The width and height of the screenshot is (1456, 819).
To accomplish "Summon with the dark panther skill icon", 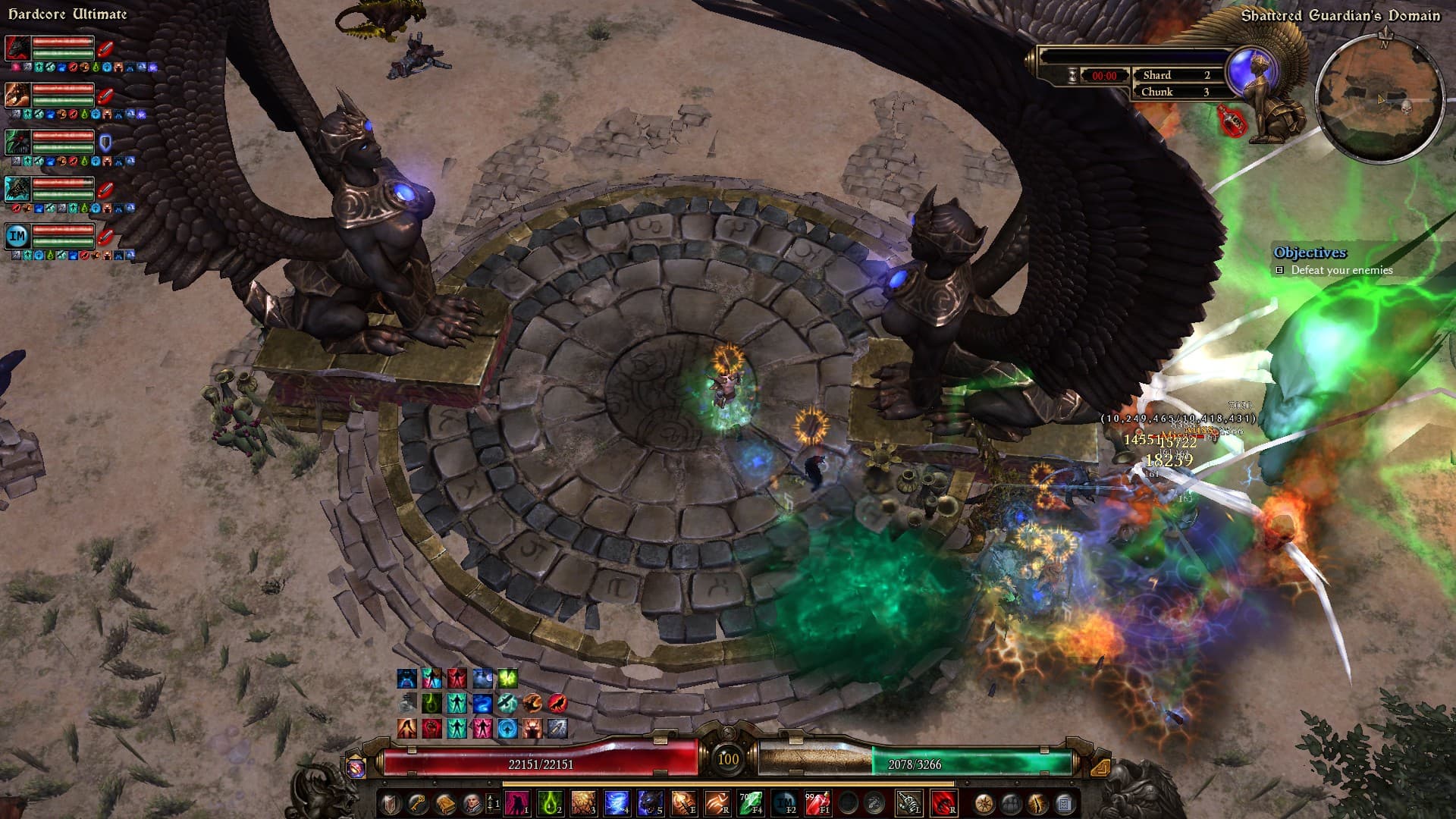I will (x=649, y=802).
